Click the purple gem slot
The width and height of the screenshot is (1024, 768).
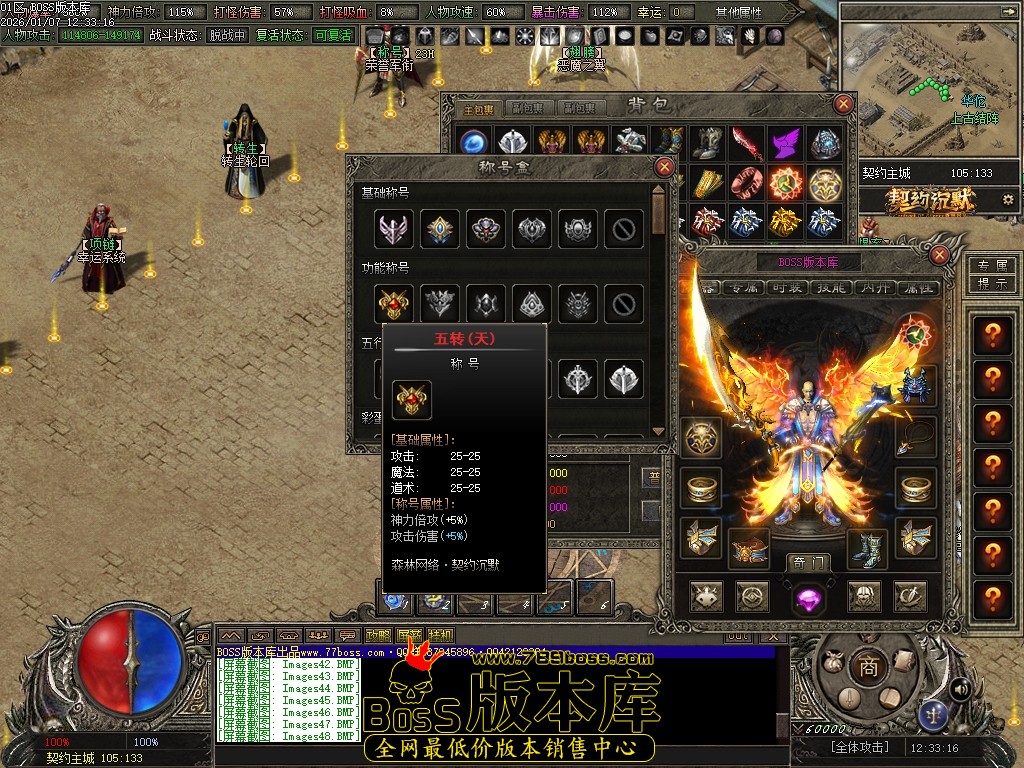click(x=808, y=598)
